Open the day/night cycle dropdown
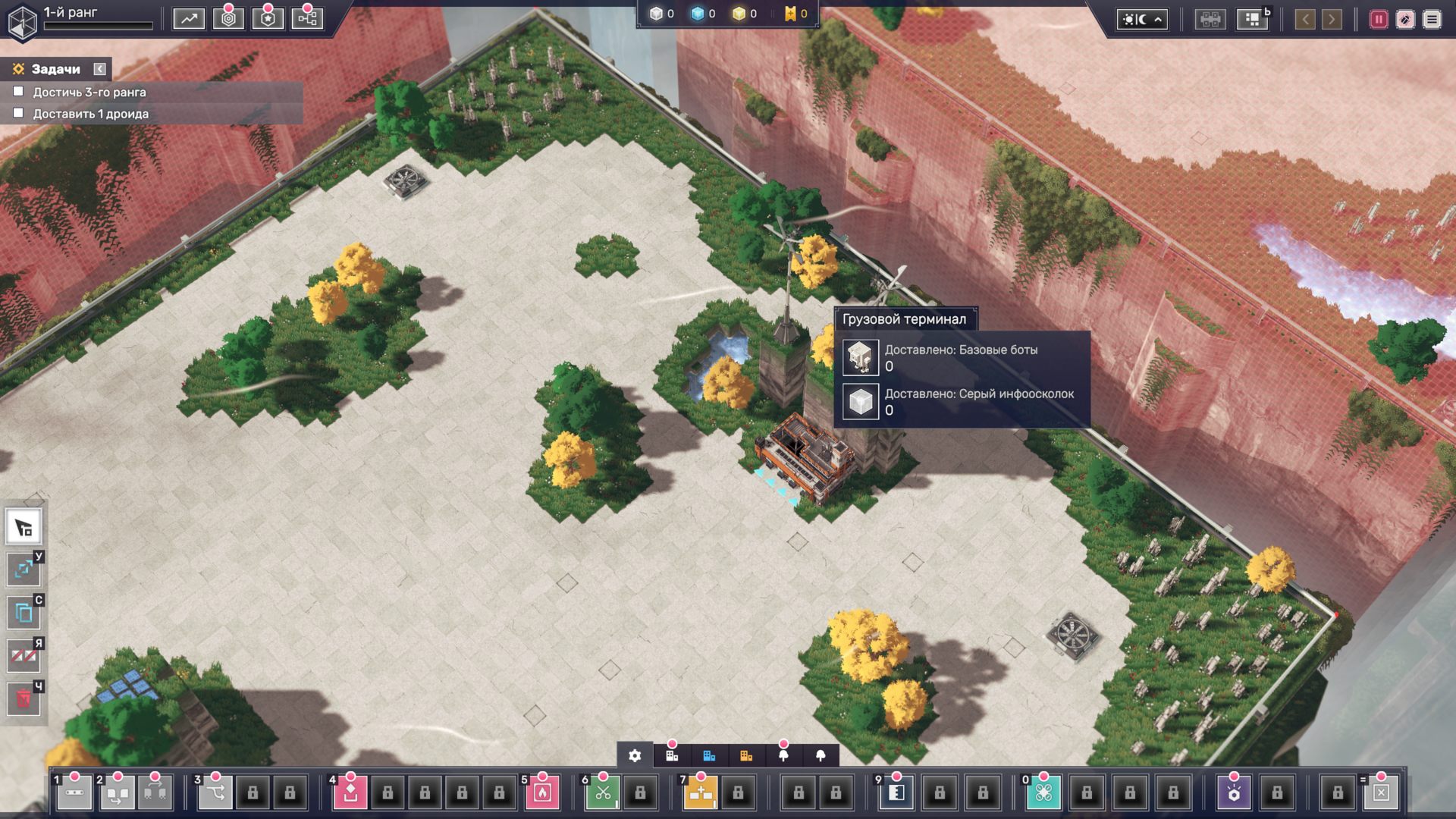The image size is (1456, 819). coord(1141,20)
